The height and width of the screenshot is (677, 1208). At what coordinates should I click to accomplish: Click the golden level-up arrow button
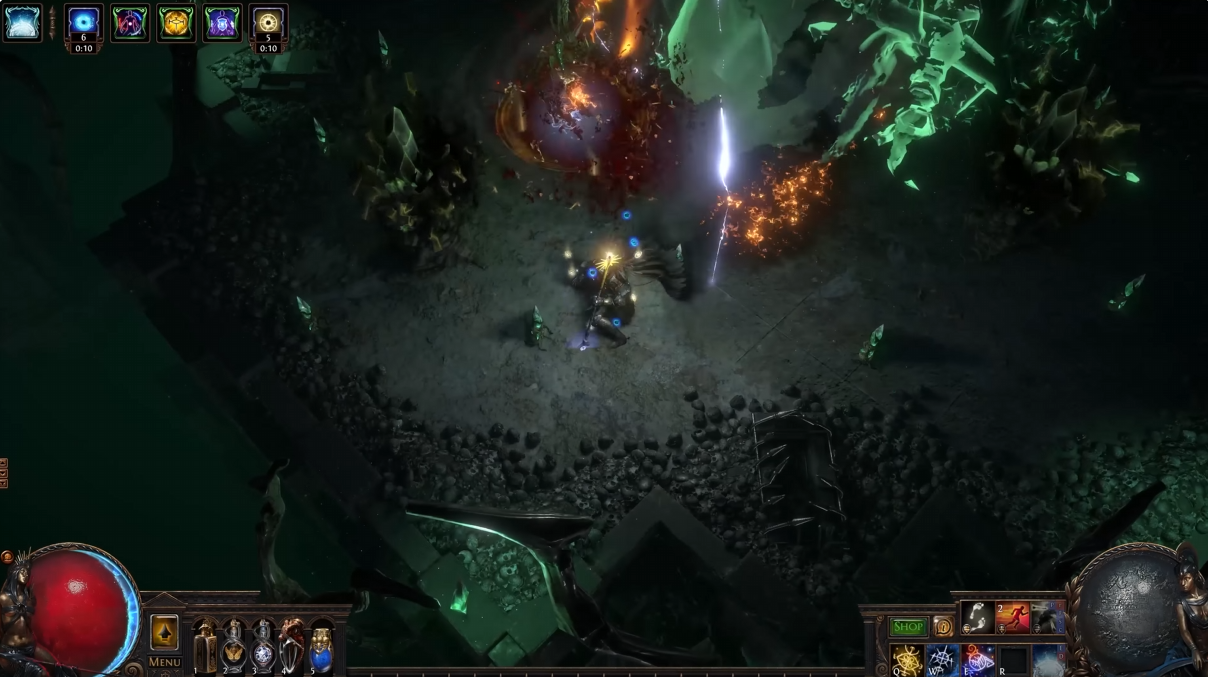[164, 632]
